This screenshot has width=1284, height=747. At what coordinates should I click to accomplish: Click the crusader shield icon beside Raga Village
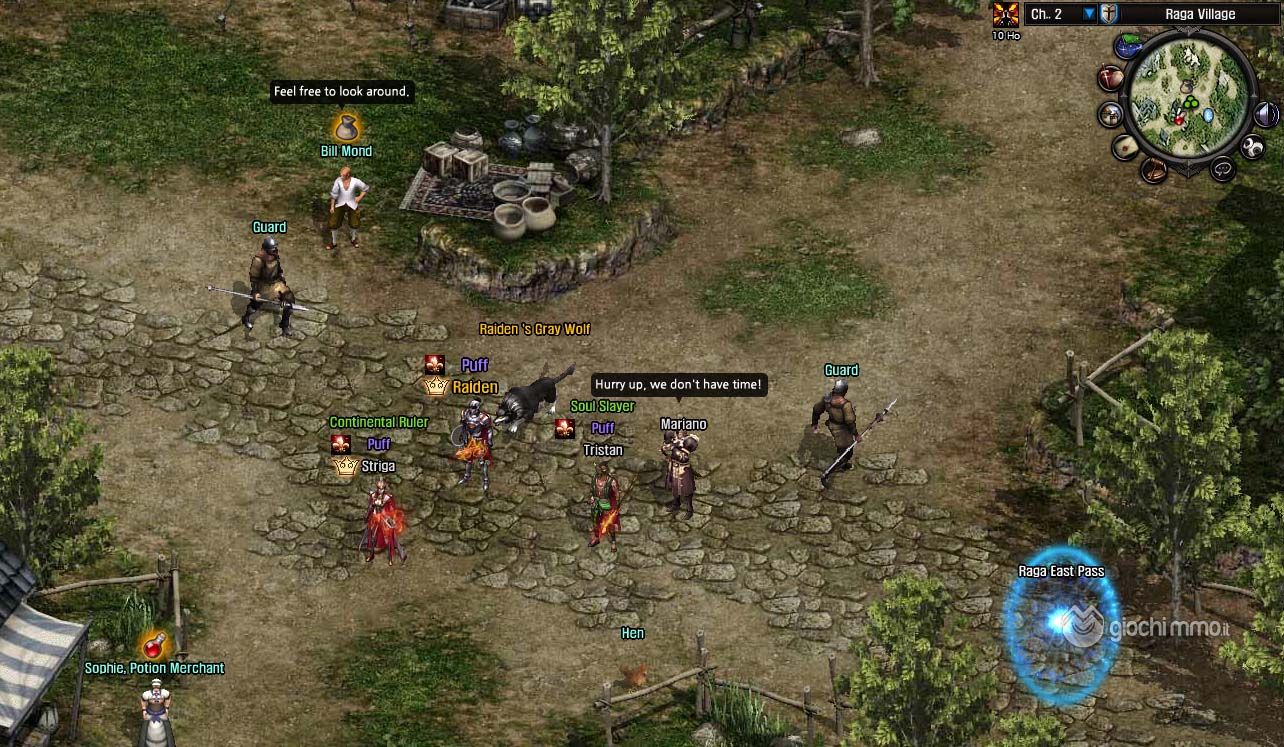(x=1109, y=14)
